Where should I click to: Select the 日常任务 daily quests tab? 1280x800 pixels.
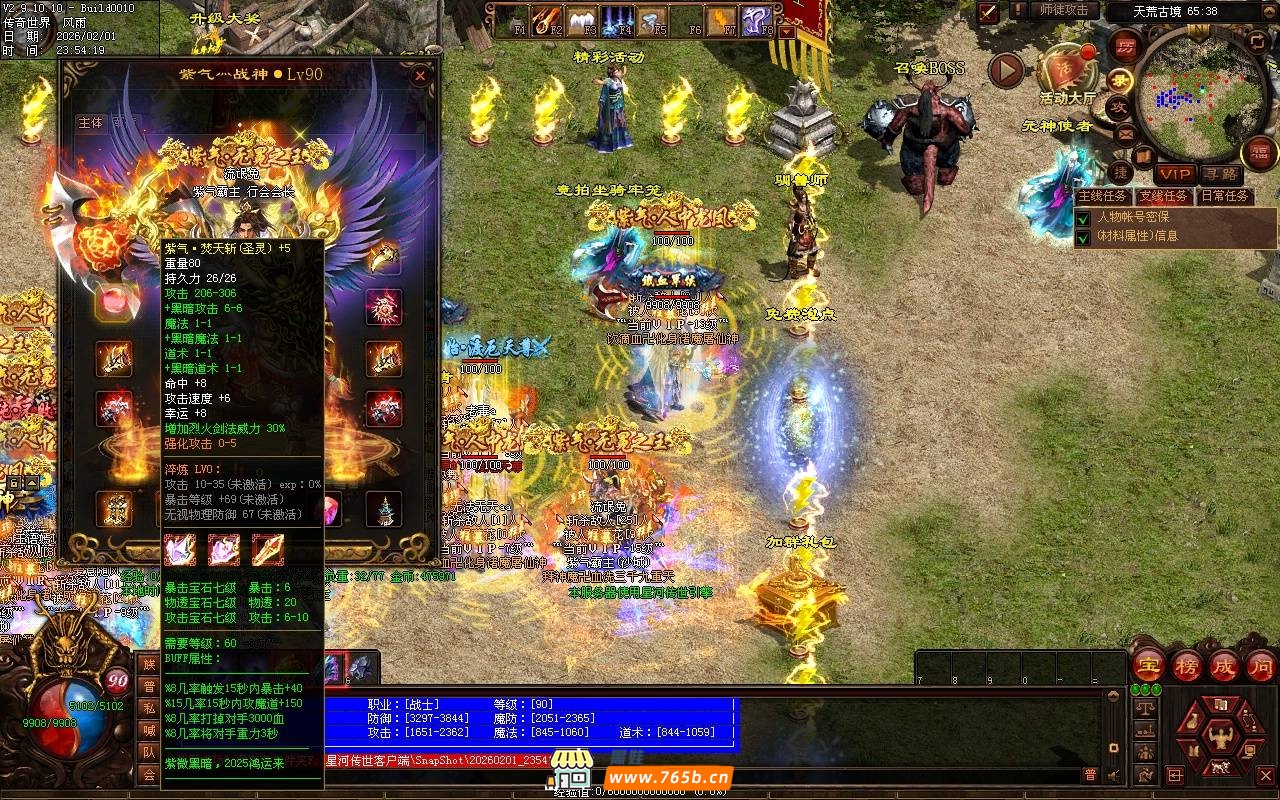point(1225,196)
